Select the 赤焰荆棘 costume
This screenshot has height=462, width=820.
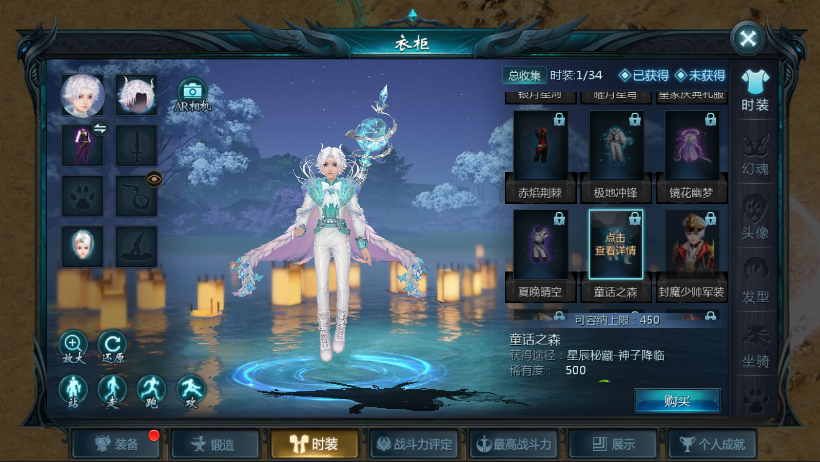(x=541, y=153)
